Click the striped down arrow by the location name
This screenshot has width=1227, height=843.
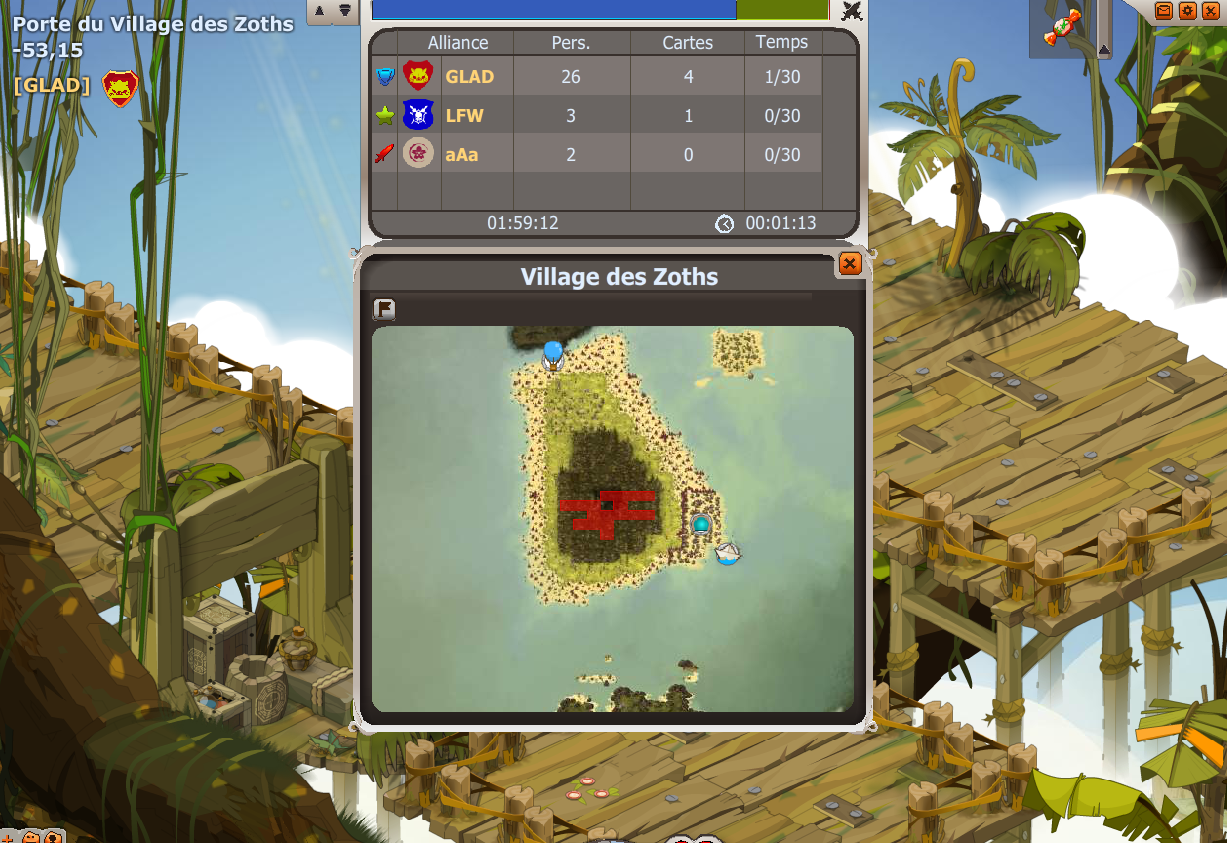[344, 10]
